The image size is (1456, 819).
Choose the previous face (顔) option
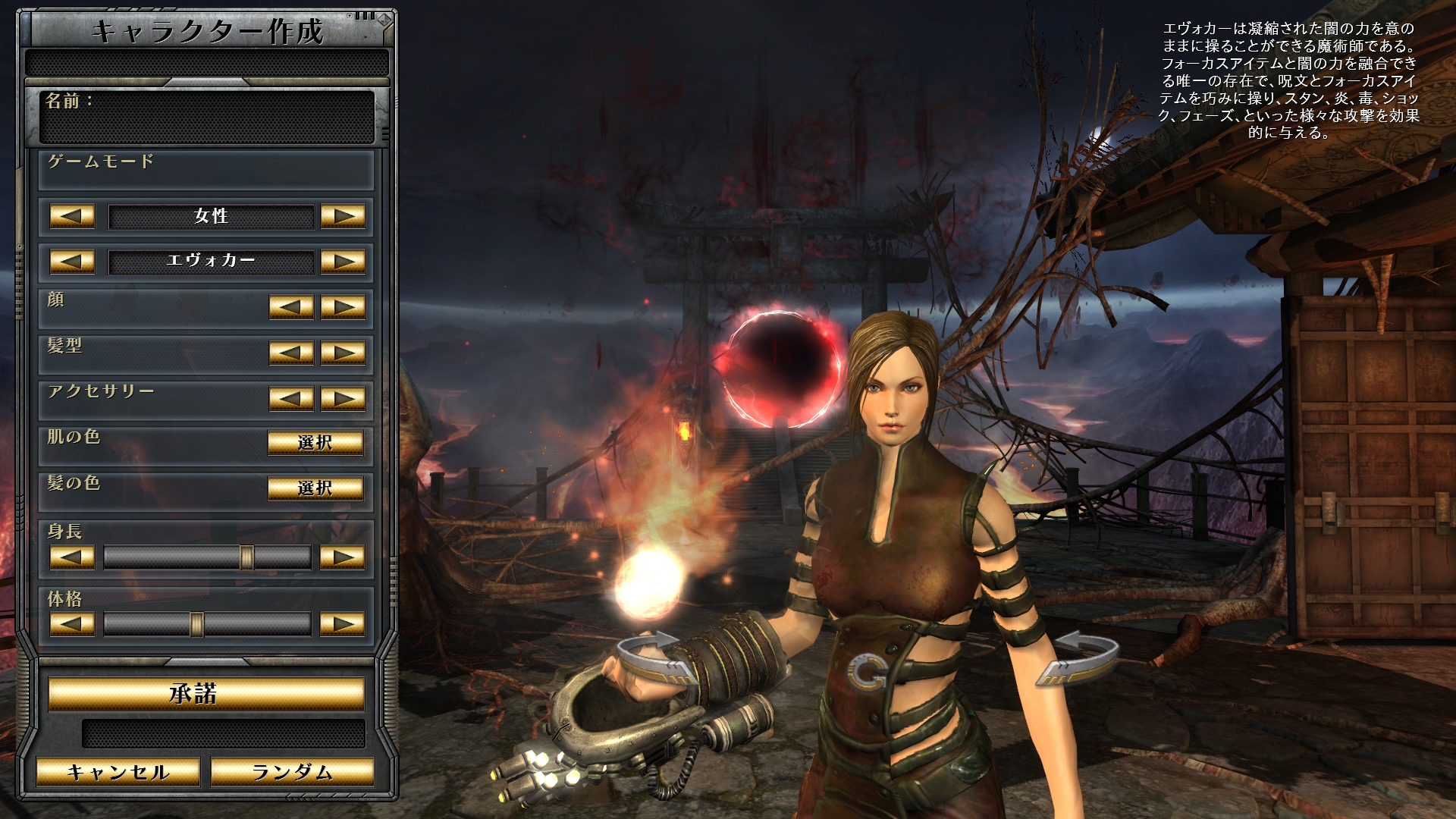(x=291, y=307)
